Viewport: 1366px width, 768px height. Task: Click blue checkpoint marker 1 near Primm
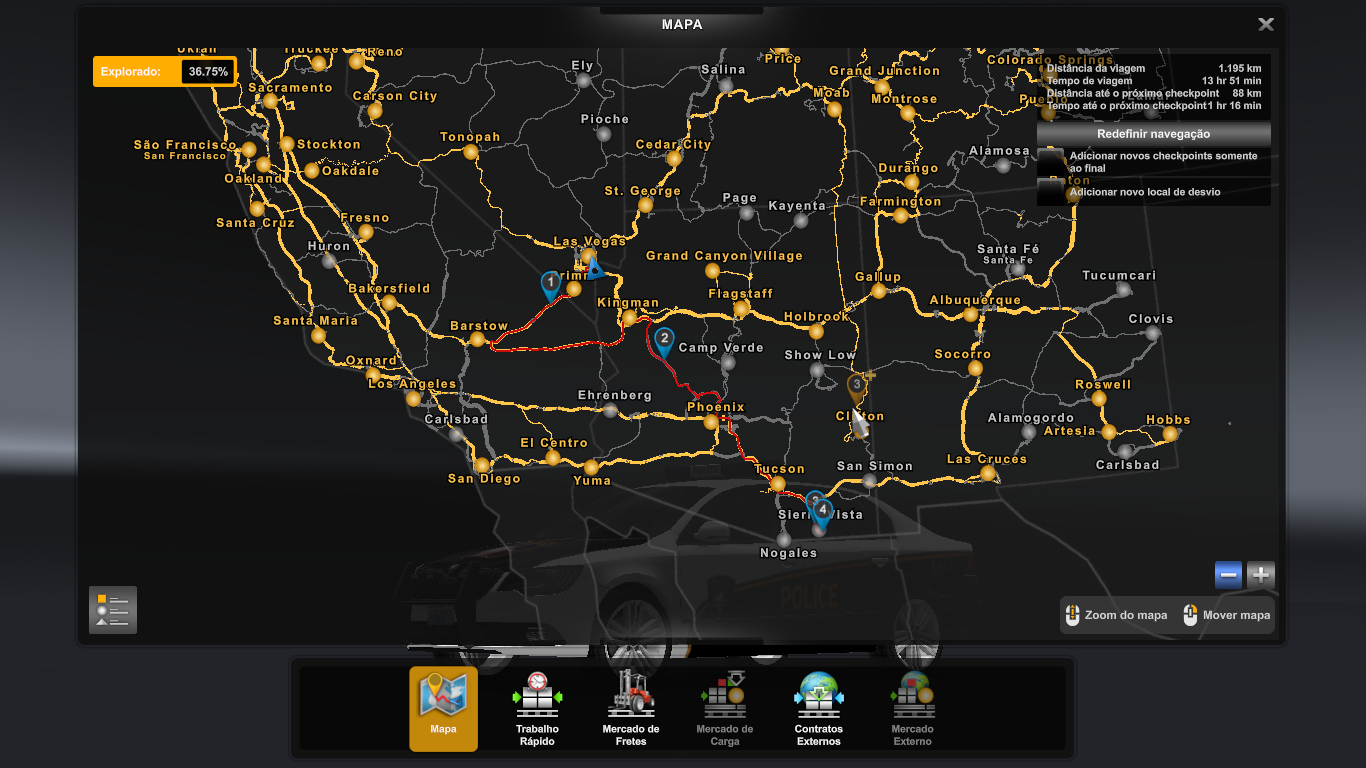549,283
